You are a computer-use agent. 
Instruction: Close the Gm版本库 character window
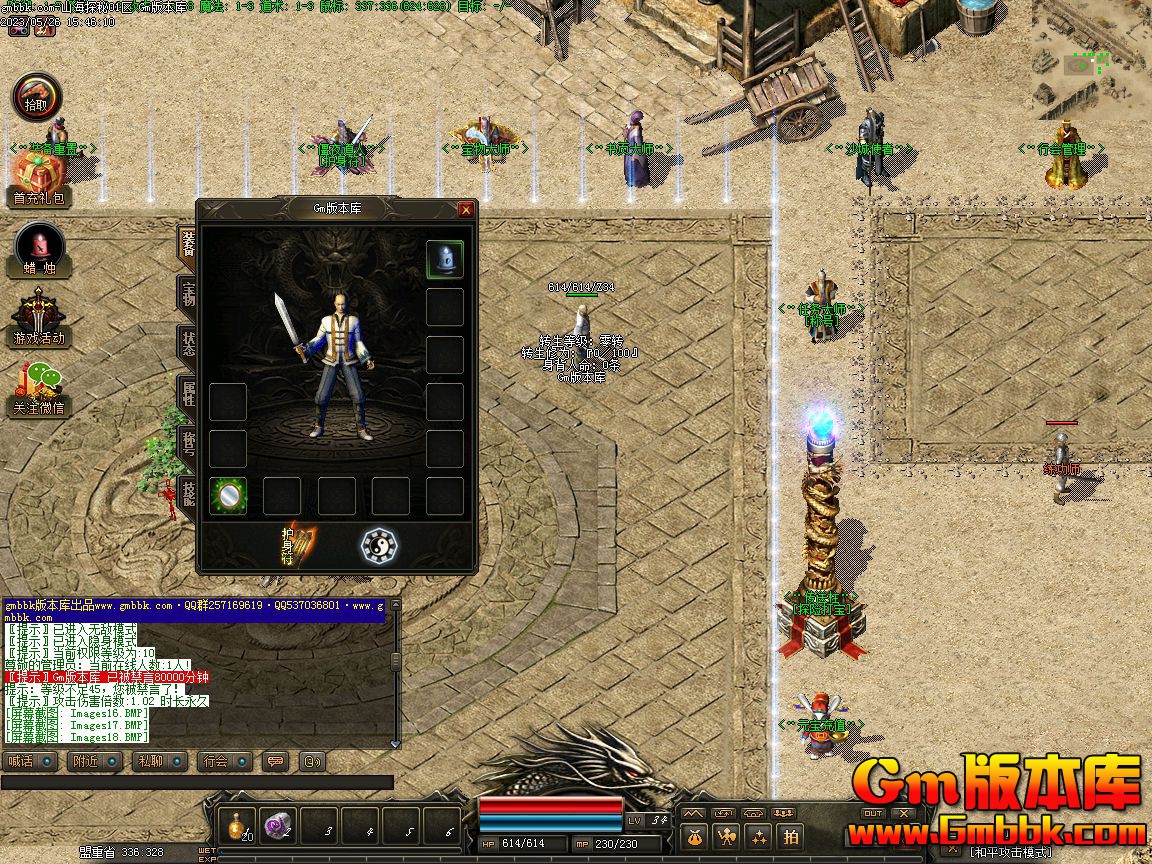465,210
